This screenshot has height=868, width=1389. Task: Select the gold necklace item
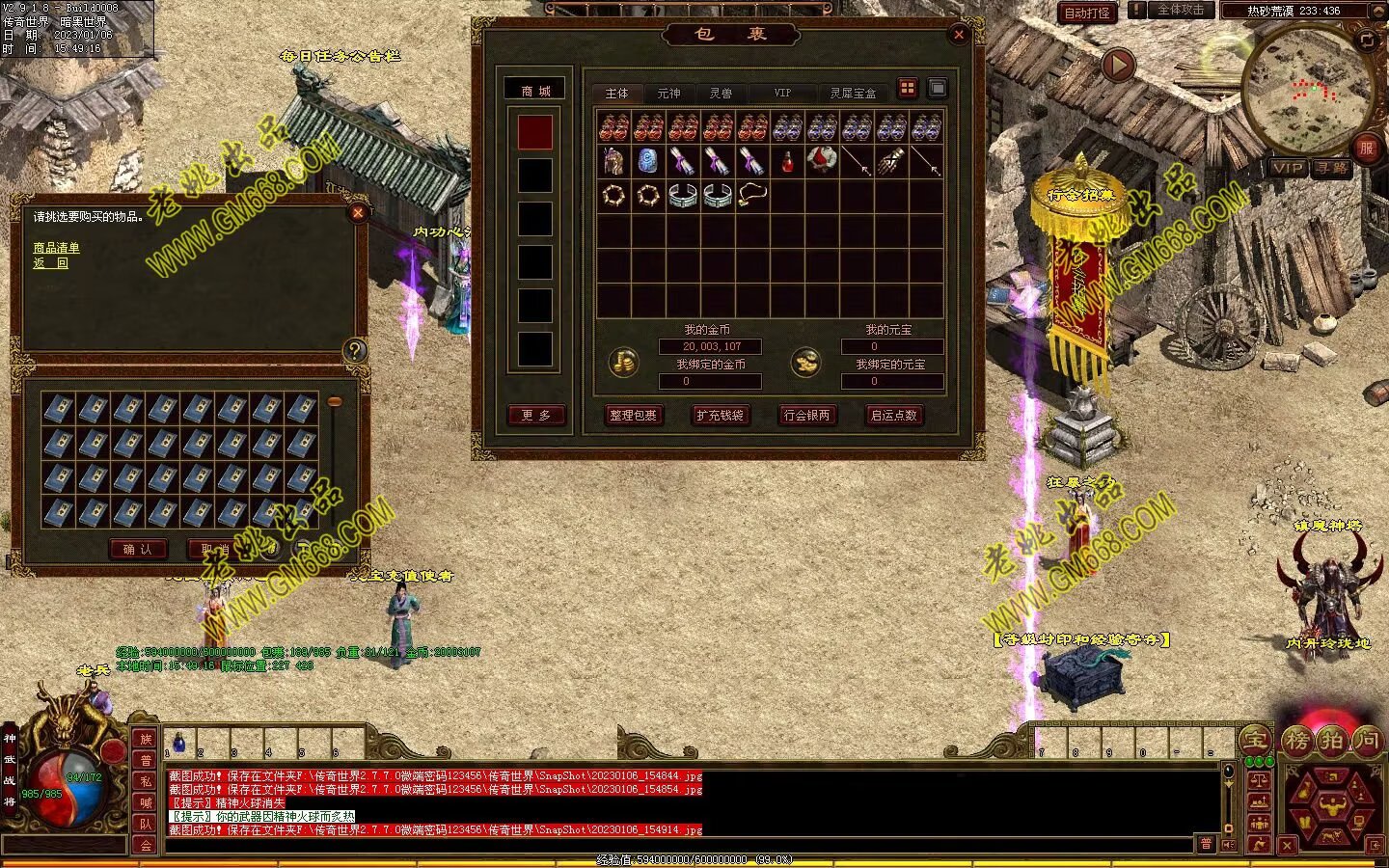(752, 196)
